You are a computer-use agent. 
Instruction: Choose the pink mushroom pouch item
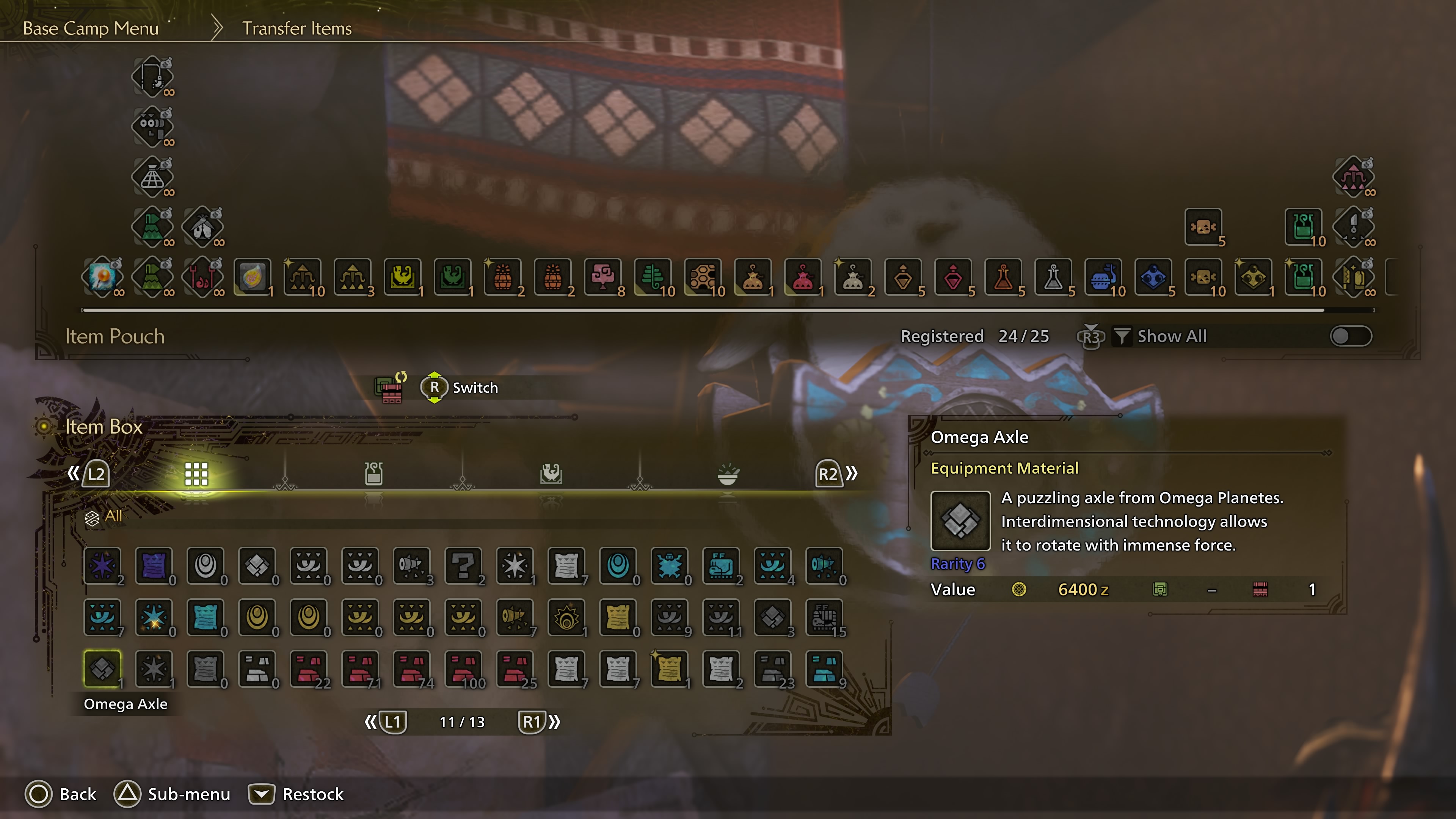tap(602, 277)
